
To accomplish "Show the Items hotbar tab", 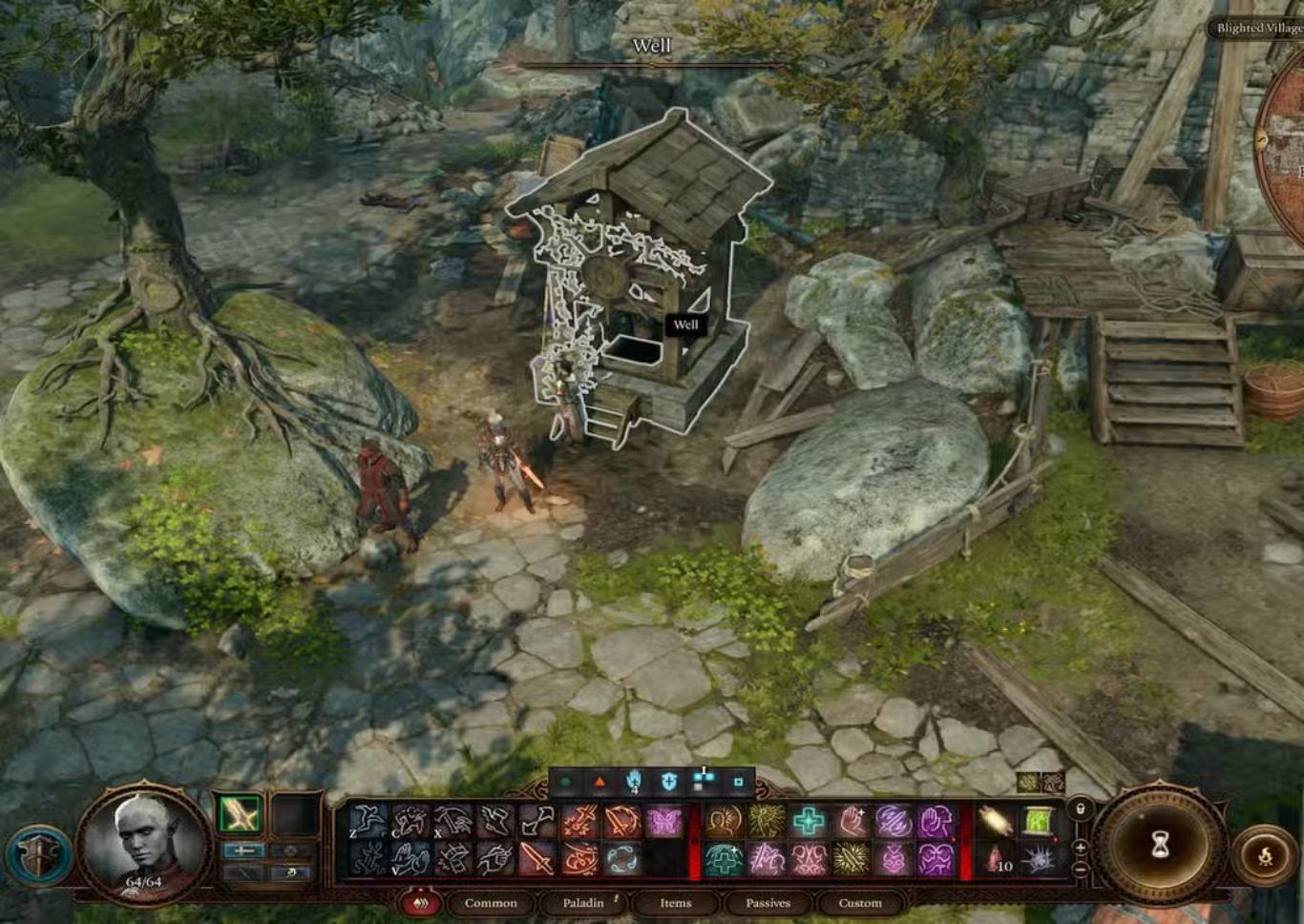I will 675,903.
